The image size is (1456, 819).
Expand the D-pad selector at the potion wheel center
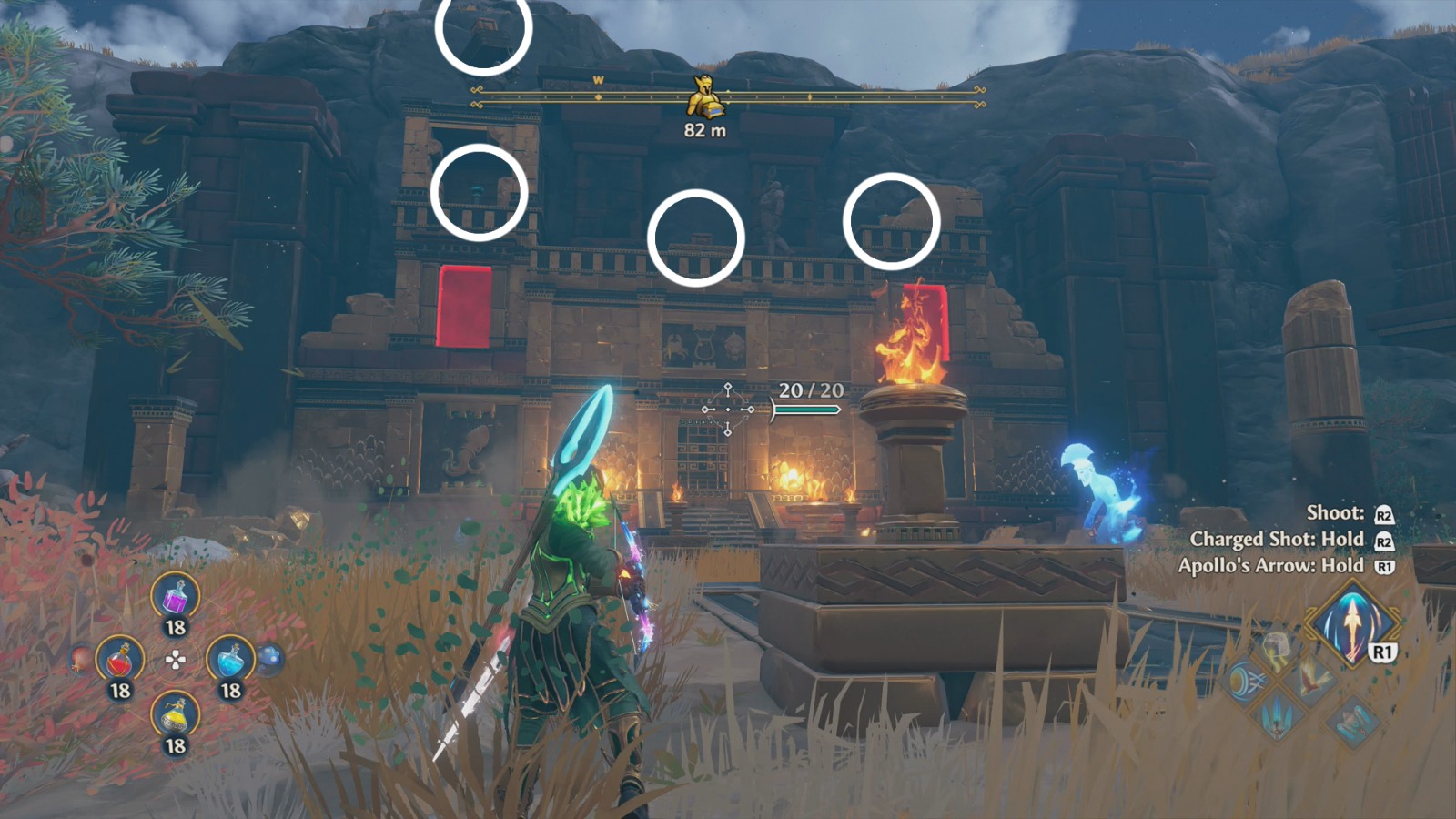176,659
